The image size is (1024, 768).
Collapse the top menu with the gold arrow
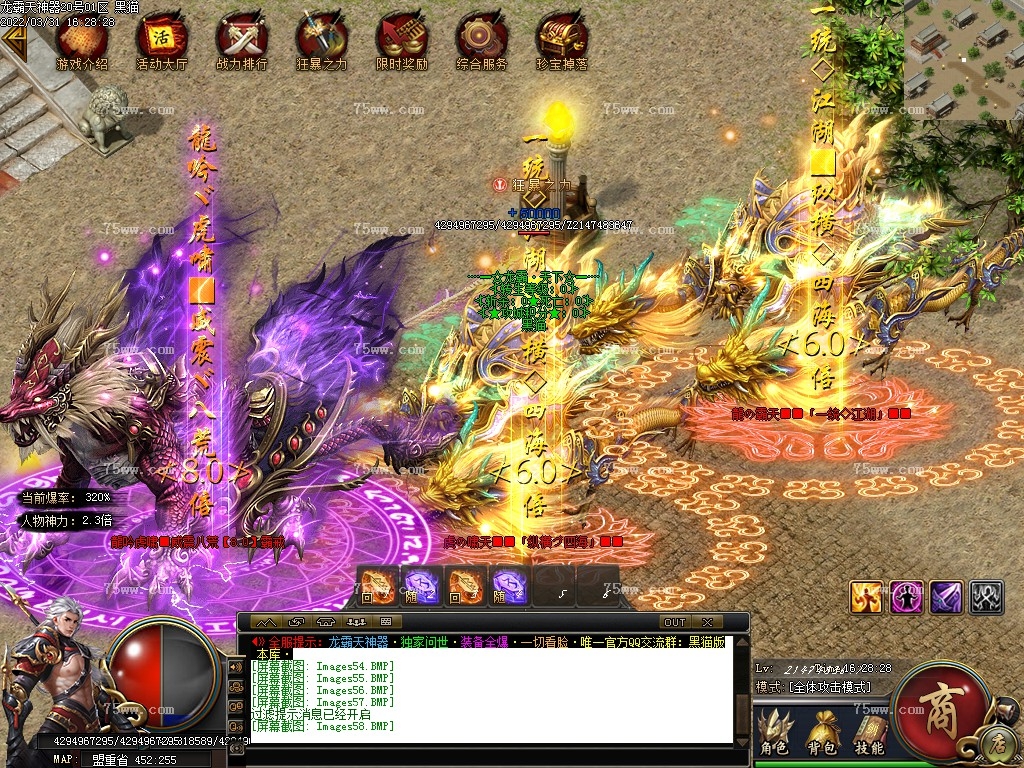[x=14, y=38]
